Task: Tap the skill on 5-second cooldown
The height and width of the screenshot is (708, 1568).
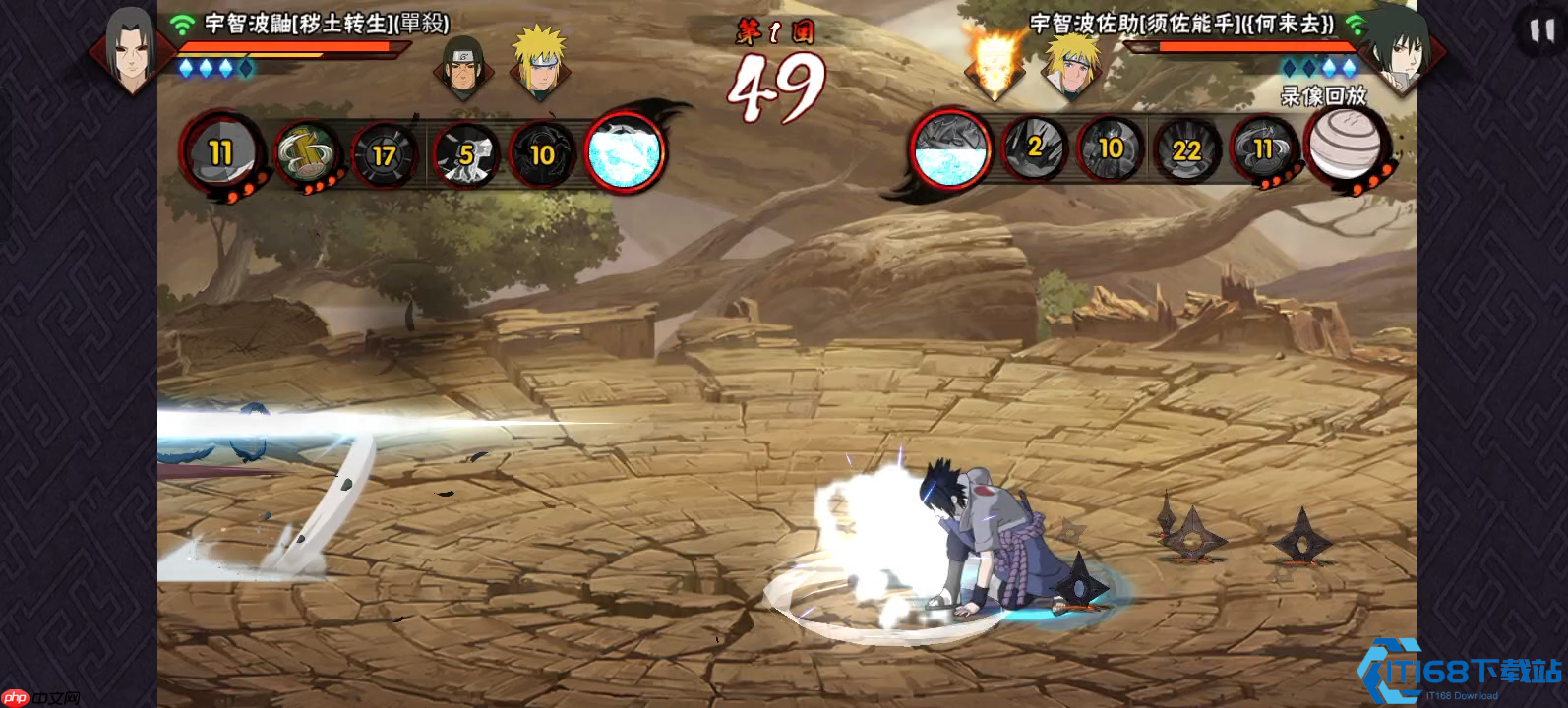Action: tap(465, 154)
